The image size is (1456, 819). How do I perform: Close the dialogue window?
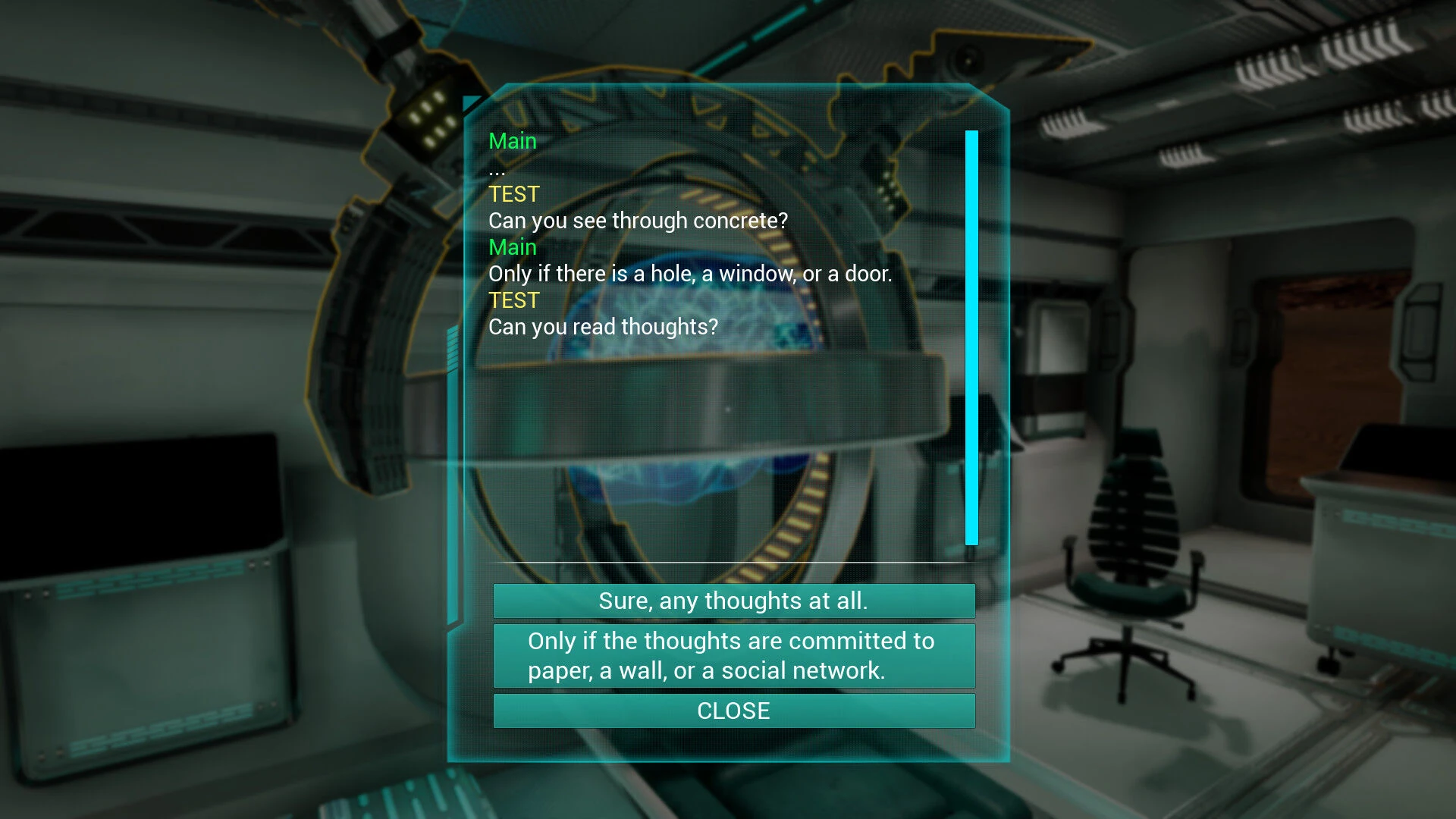pos(733,711)
